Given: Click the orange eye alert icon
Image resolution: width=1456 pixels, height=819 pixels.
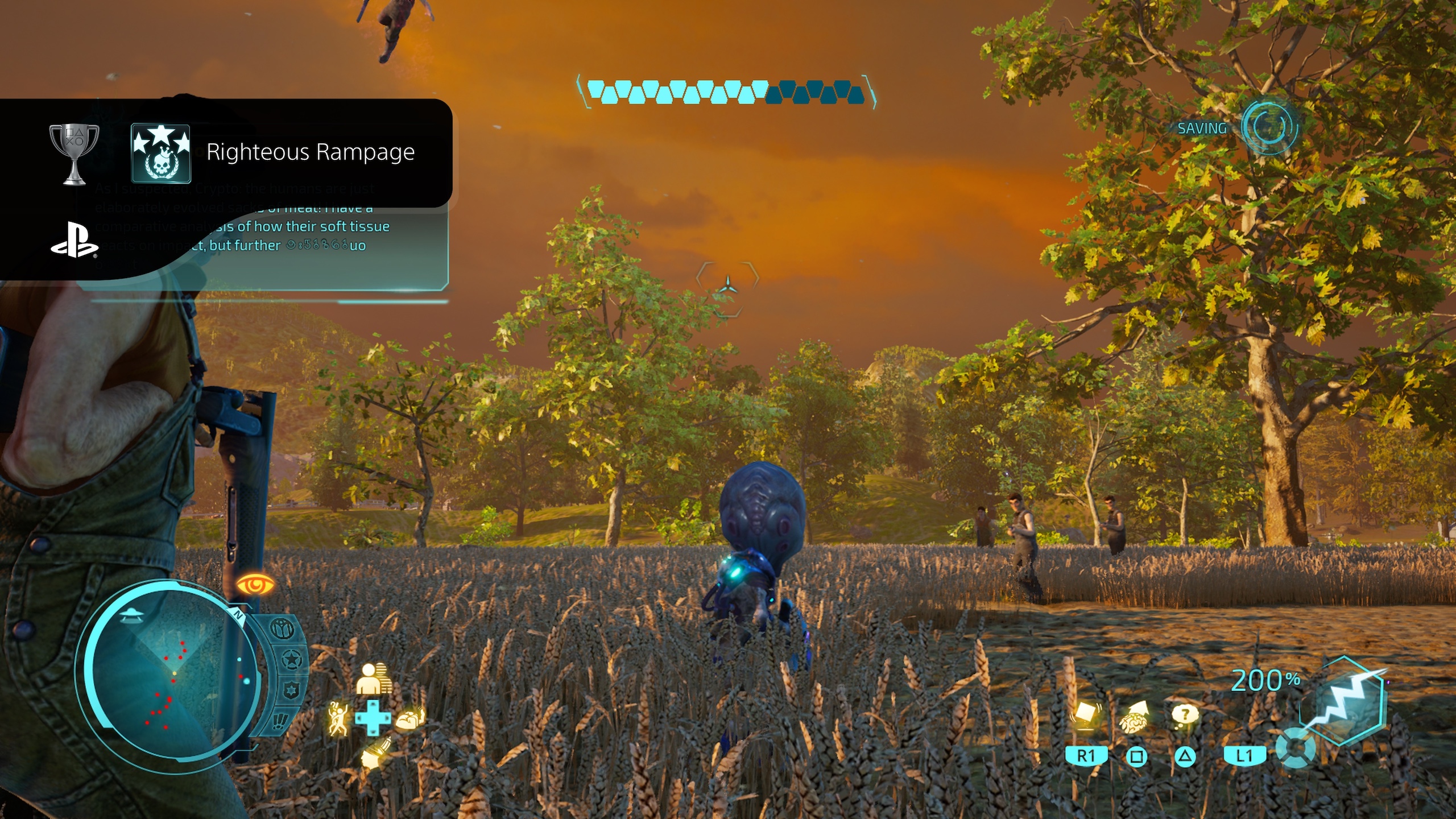Looking at the screenshot, I should coord(255,584).
